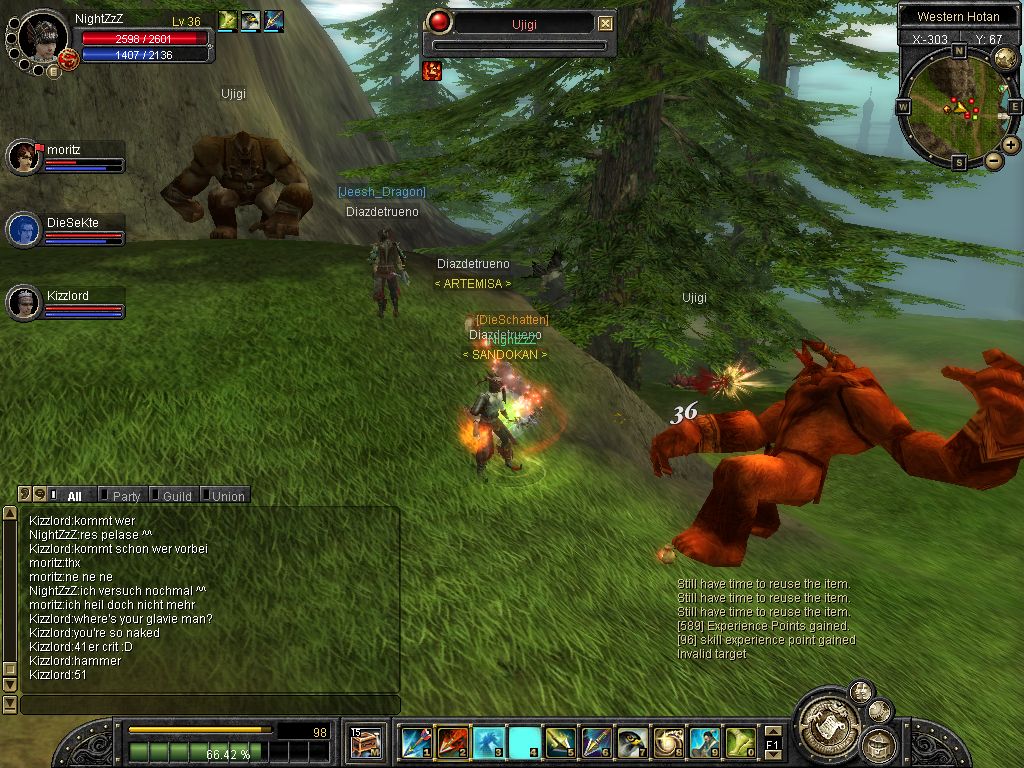Screen dimensions: 1024x768
Task: Select the Union chat tab
Action: (x=227, y=495)
